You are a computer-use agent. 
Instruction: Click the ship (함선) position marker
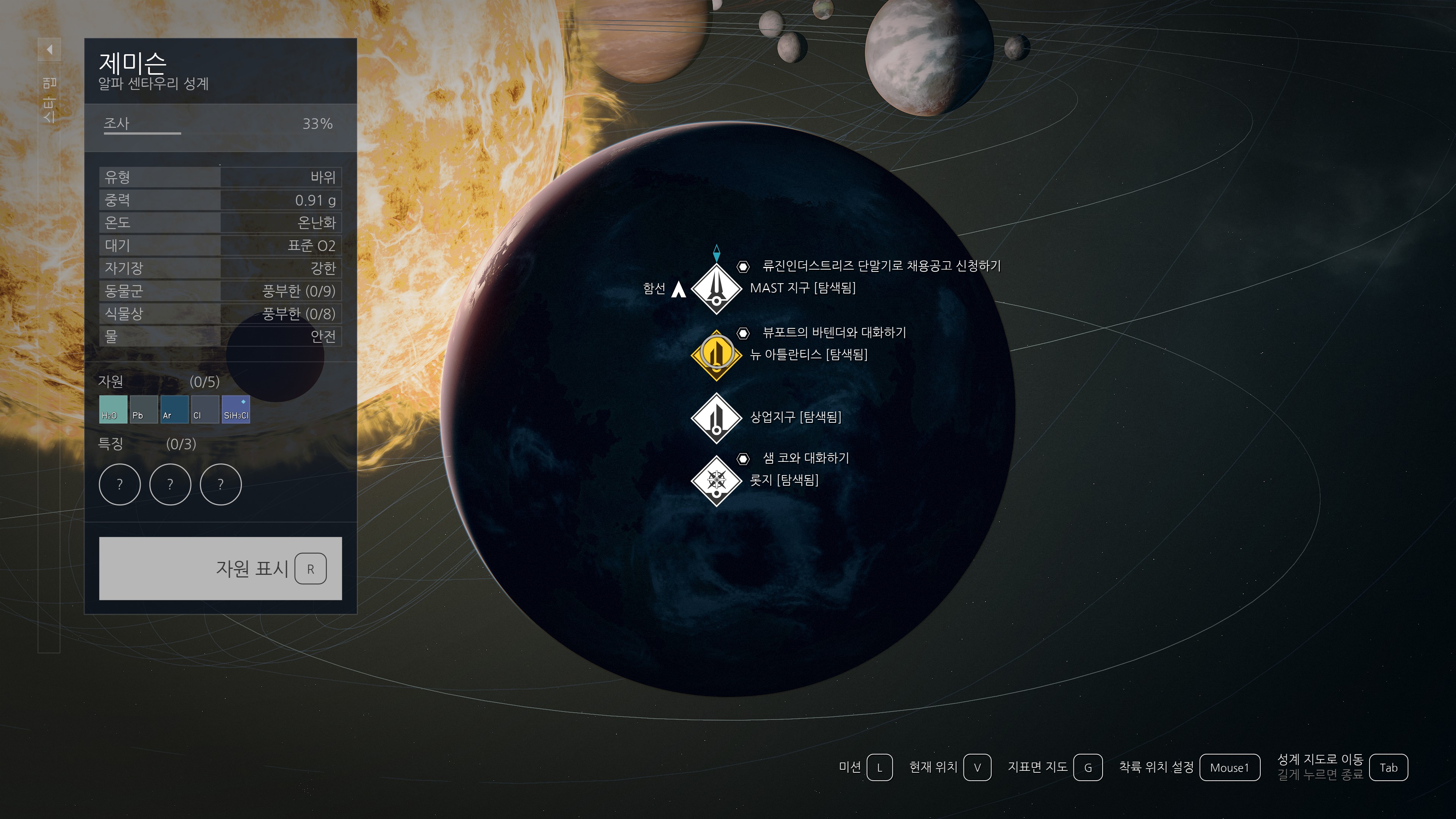678,289
